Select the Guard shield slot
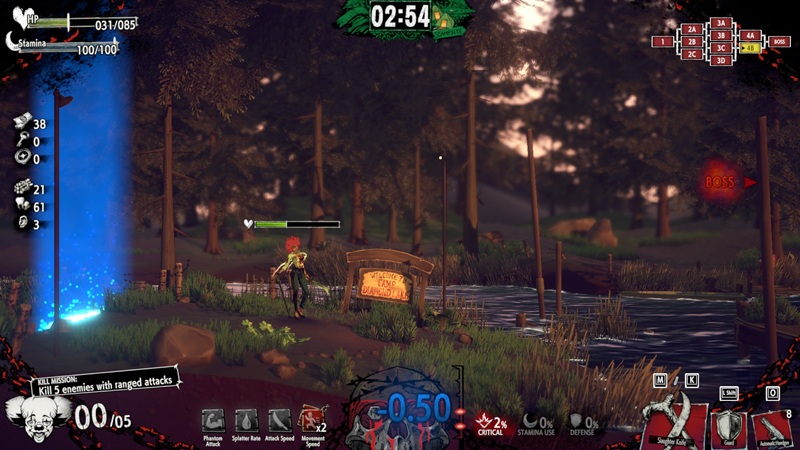Viewport: 800px width, 450px height. [x=727, y=427]
